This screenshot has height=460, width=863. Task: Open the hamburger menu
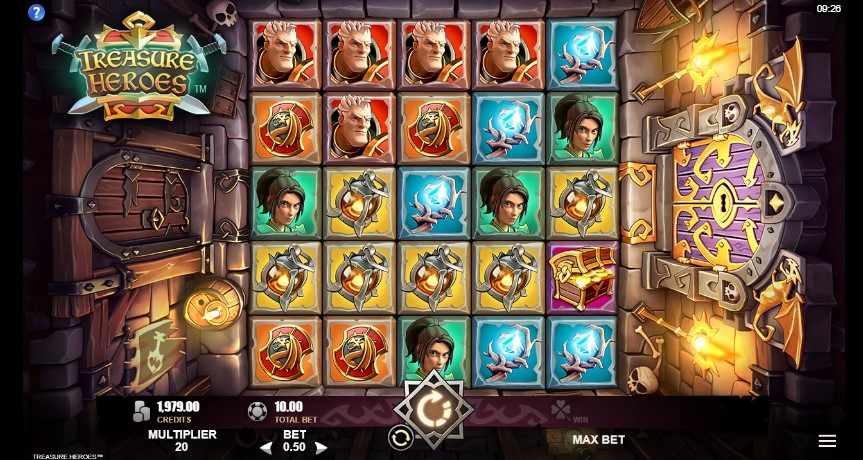(827, 441)
